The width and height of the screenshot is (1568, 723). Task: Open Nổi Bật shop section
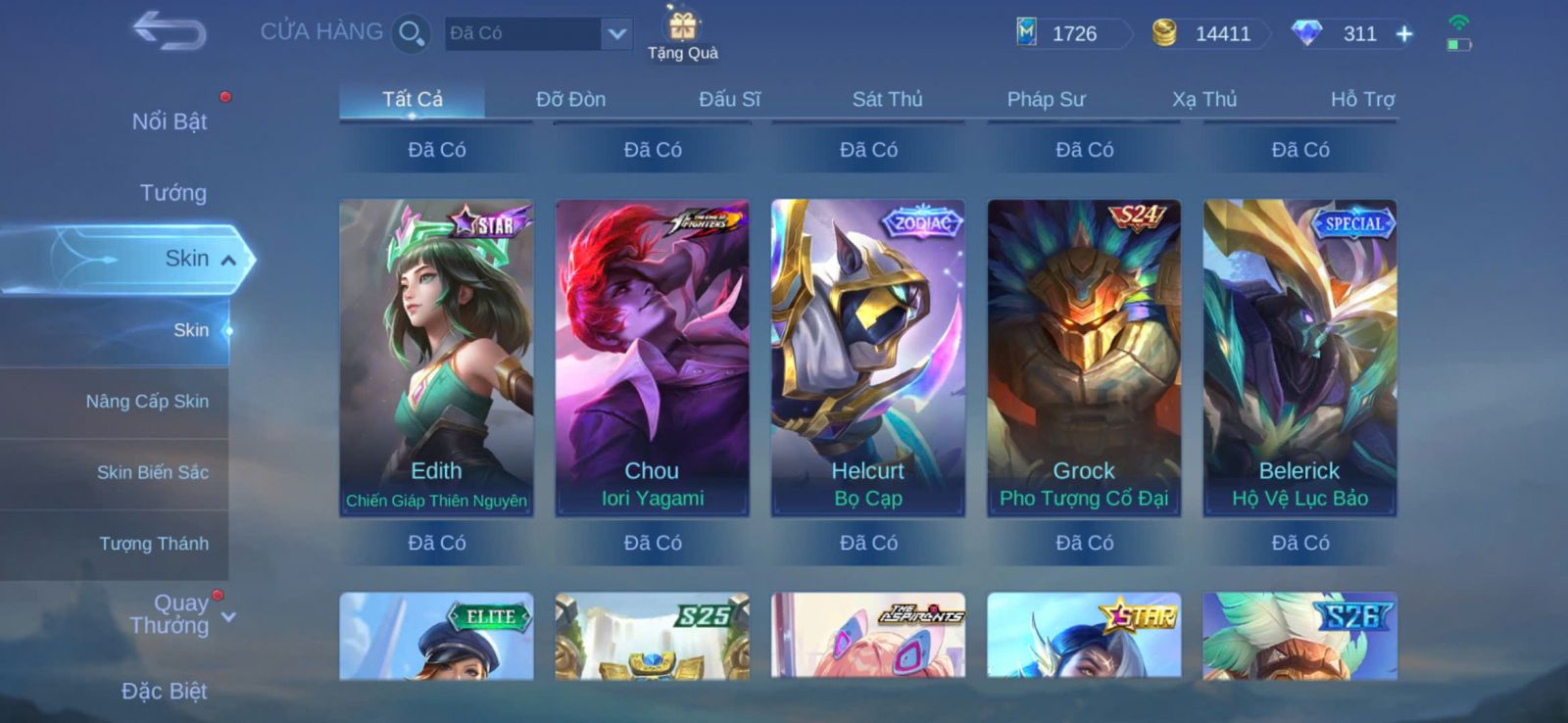[170, 121]
